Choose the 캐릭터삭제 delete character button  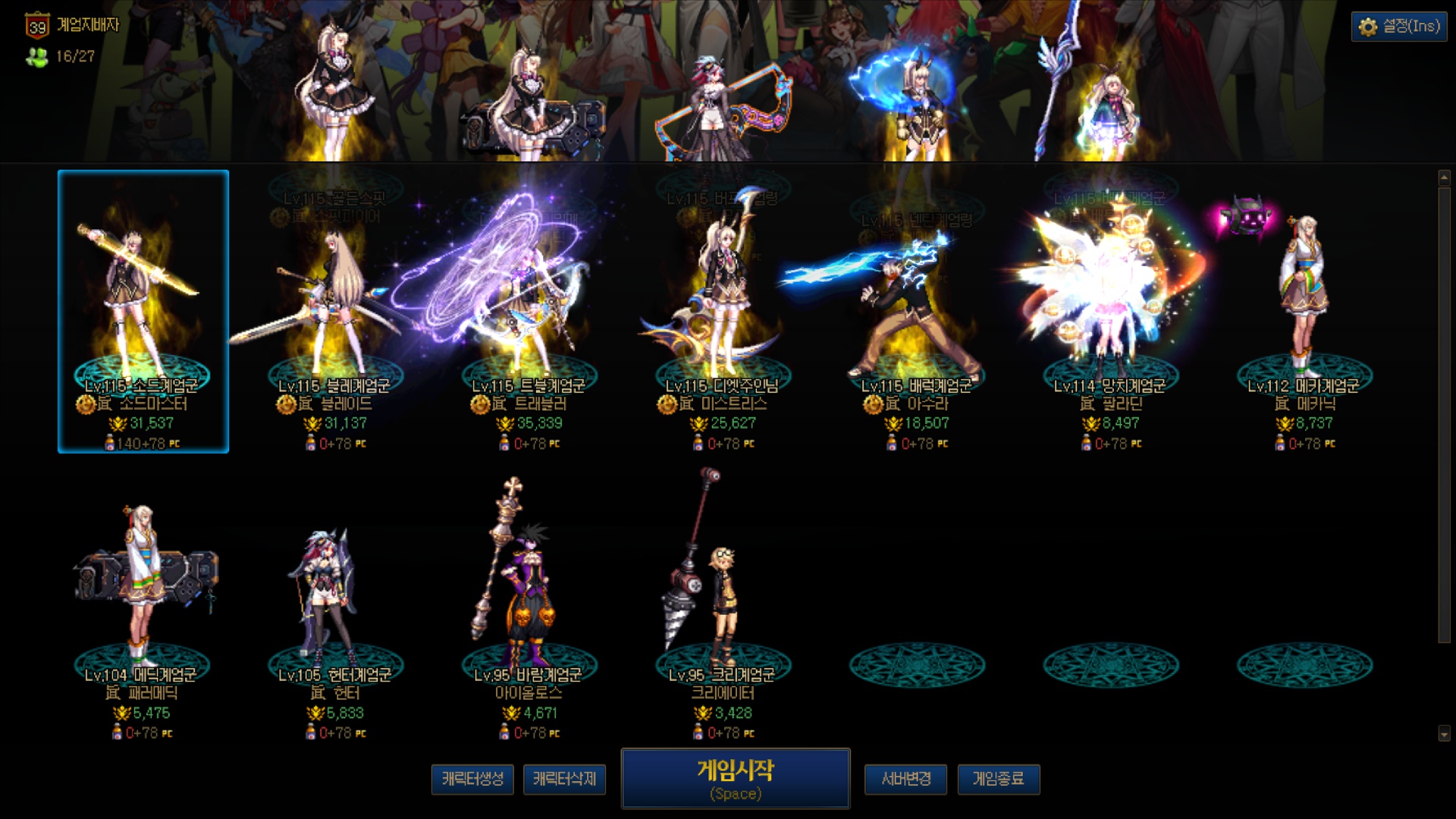(564, 779)
